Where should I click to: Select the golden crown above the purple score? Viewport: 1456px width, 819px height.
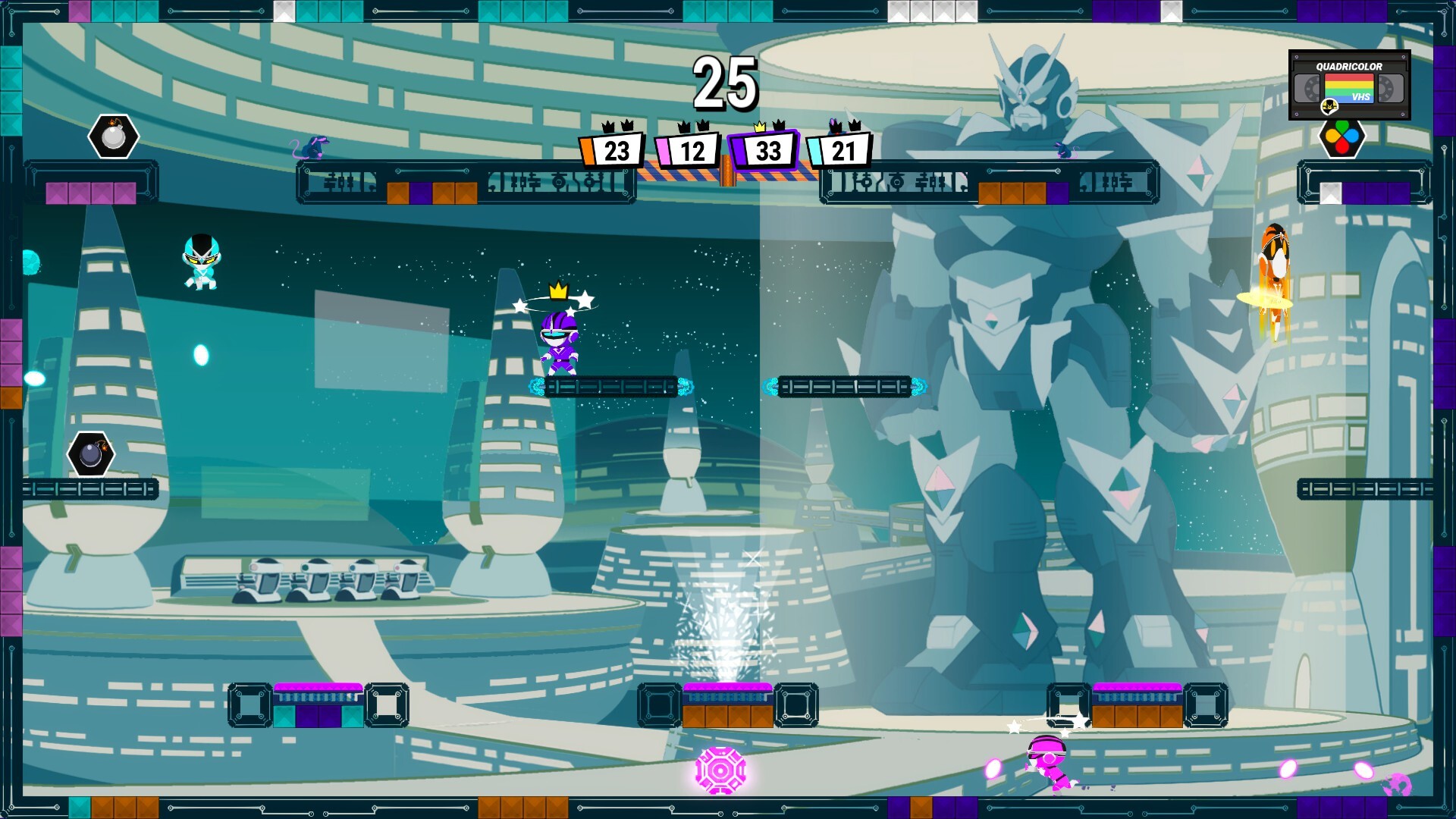click(x=759, y=126)
